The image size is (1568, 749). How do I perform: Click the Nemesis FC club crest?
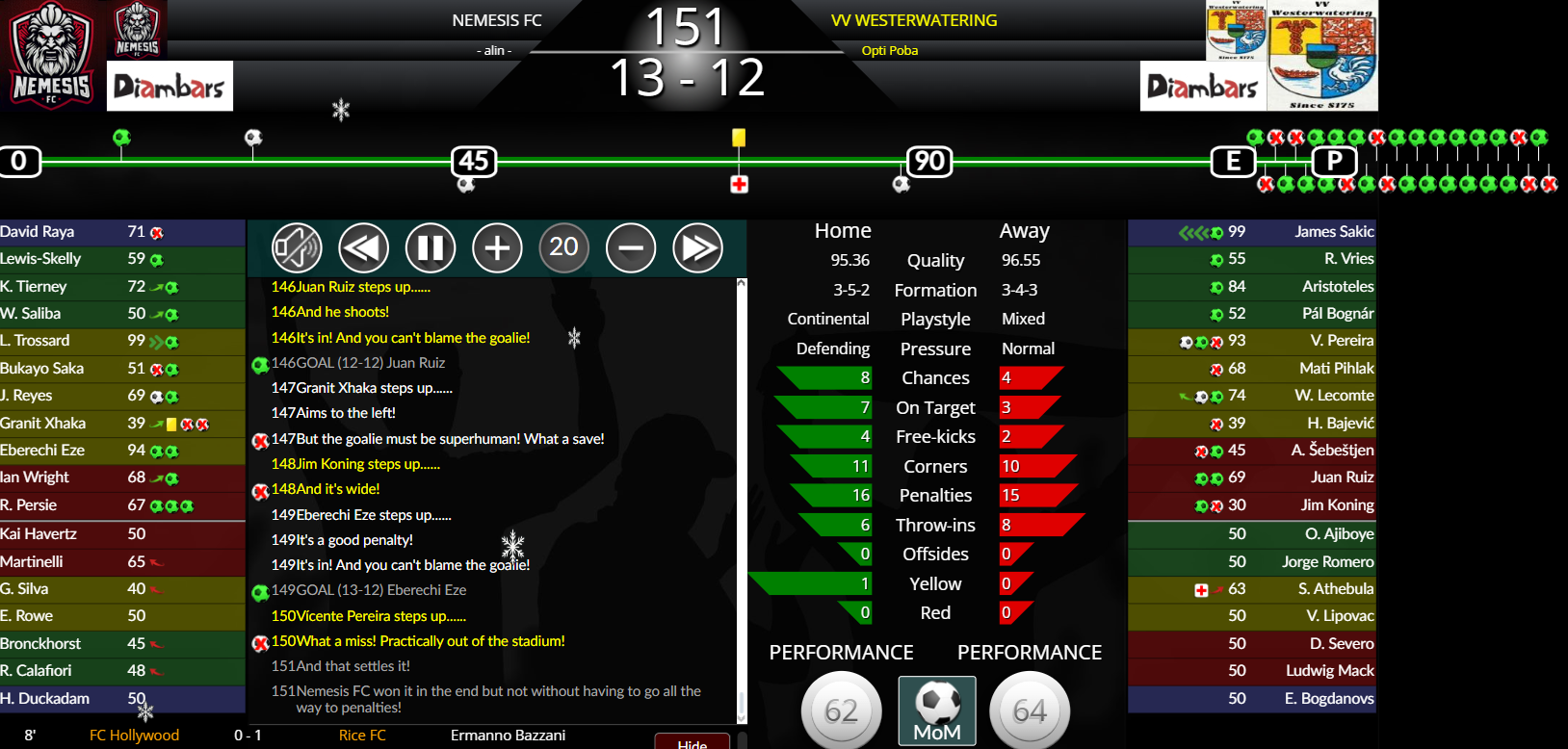51,55
